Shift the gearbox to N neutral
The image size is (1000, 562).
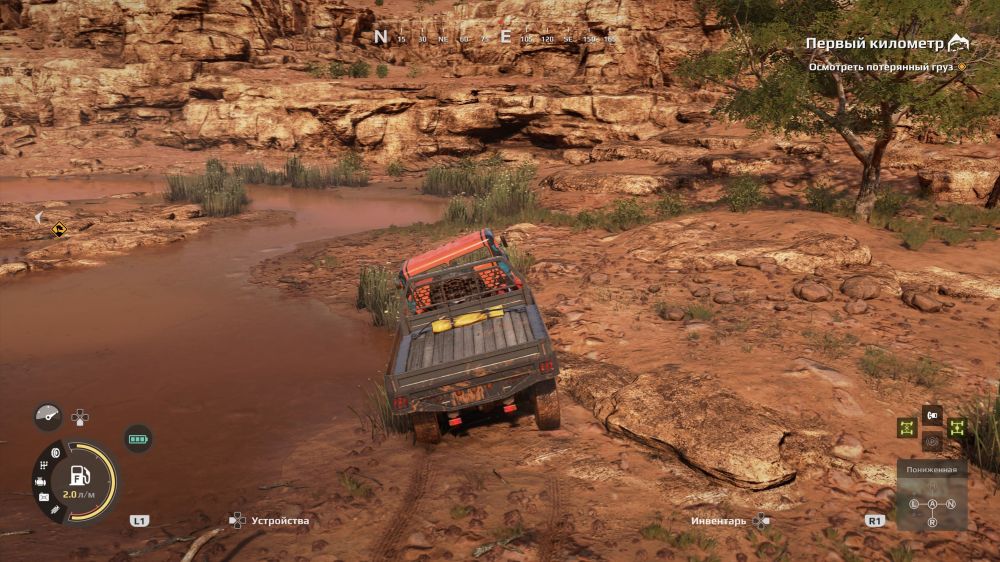point(950,503)
